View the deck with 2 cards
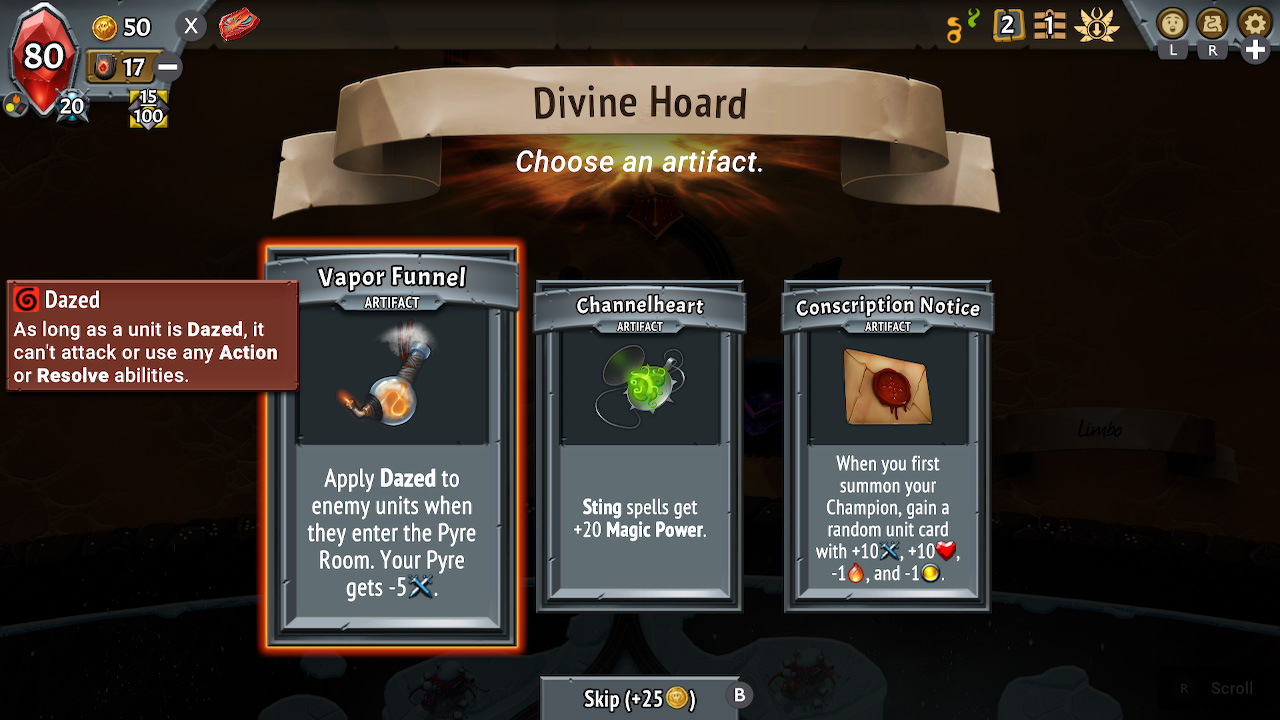 pyautogui.click(x=1008, y=25)
